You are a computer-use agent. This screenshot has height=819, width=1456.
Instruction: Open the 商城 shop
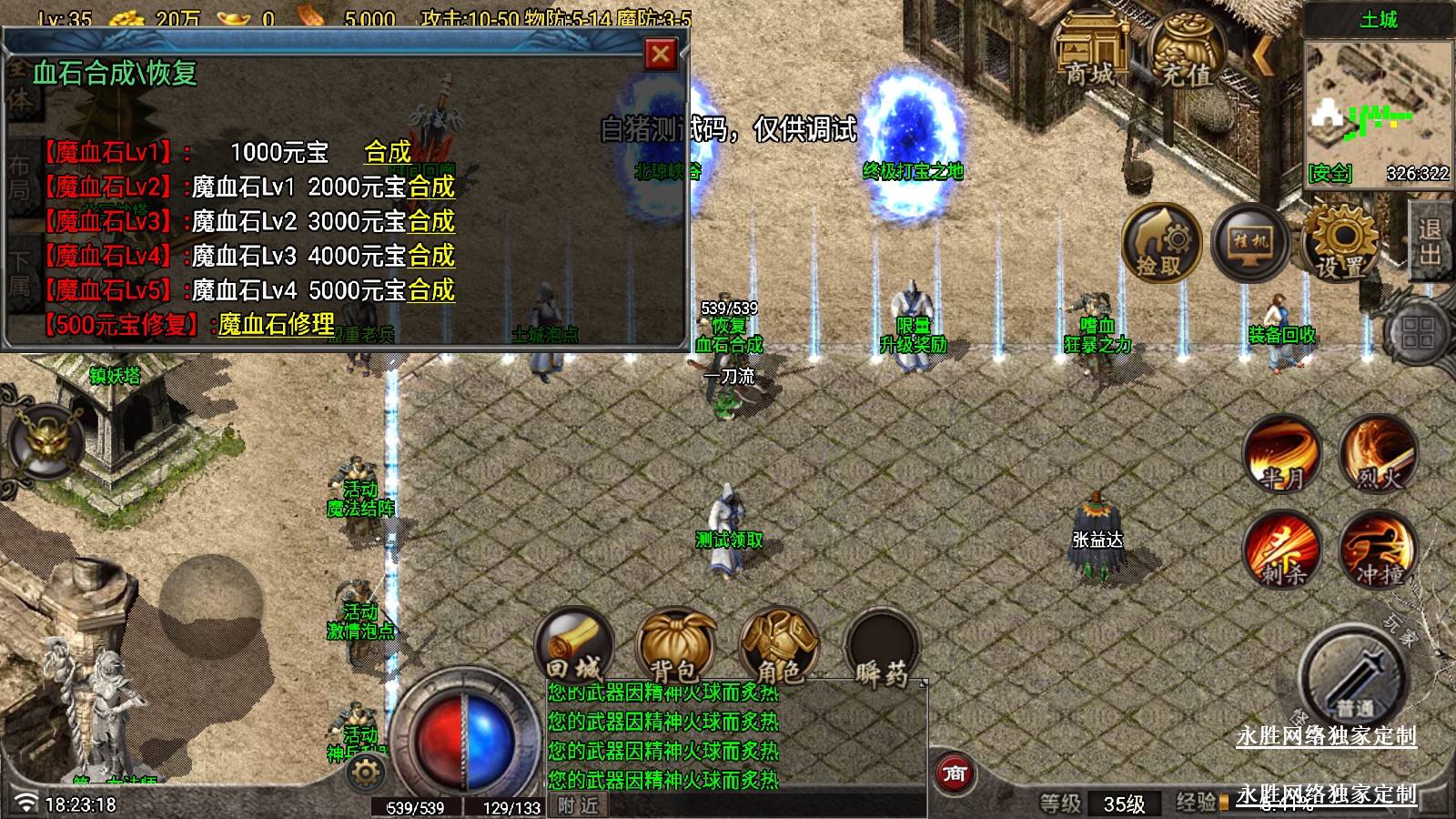[1091, 53]
